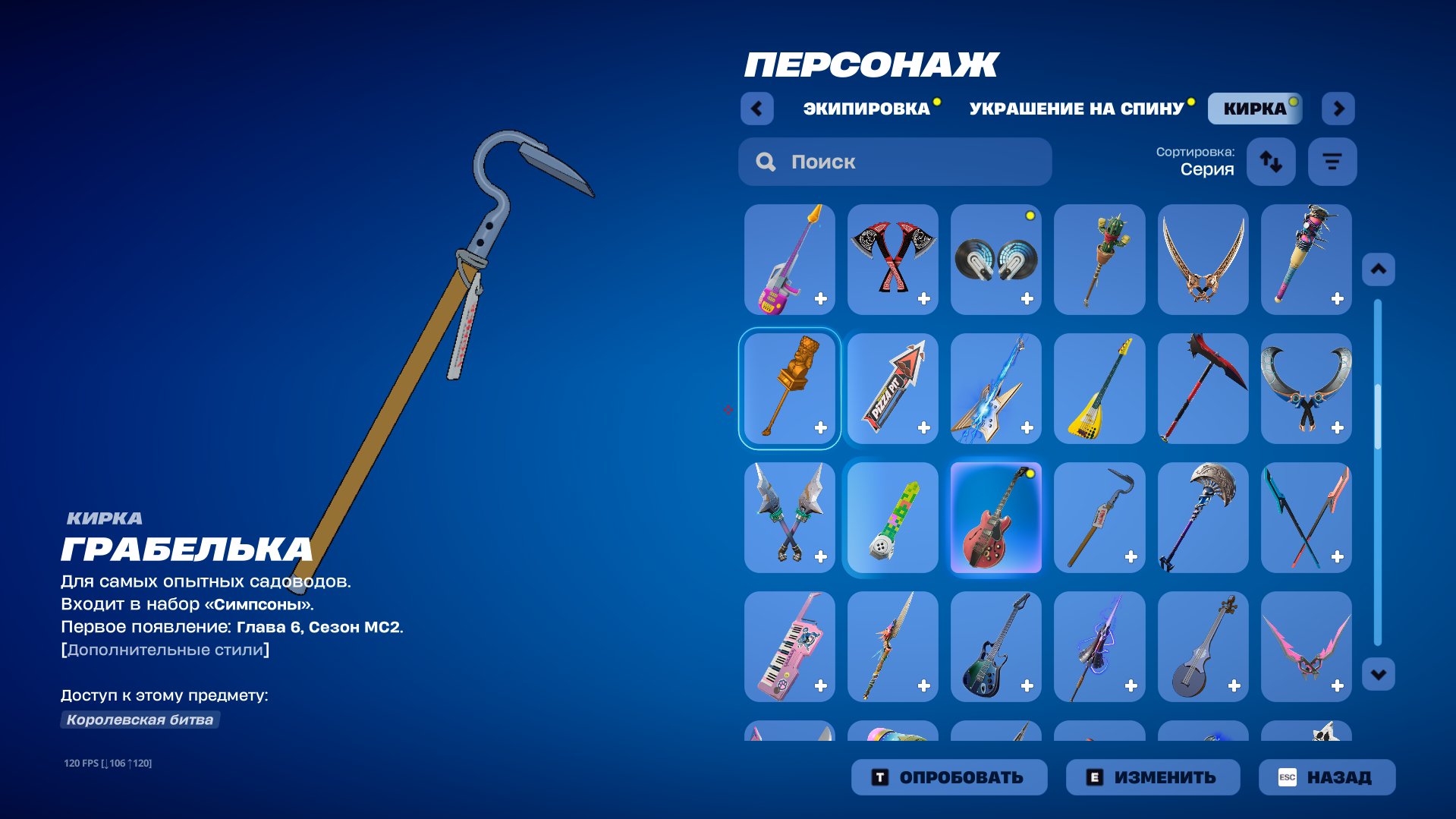This screenshot has height=819, width=1456.
Task: Select the yellow shamisen guitar pickaxe
Action: click(1099, 389)
